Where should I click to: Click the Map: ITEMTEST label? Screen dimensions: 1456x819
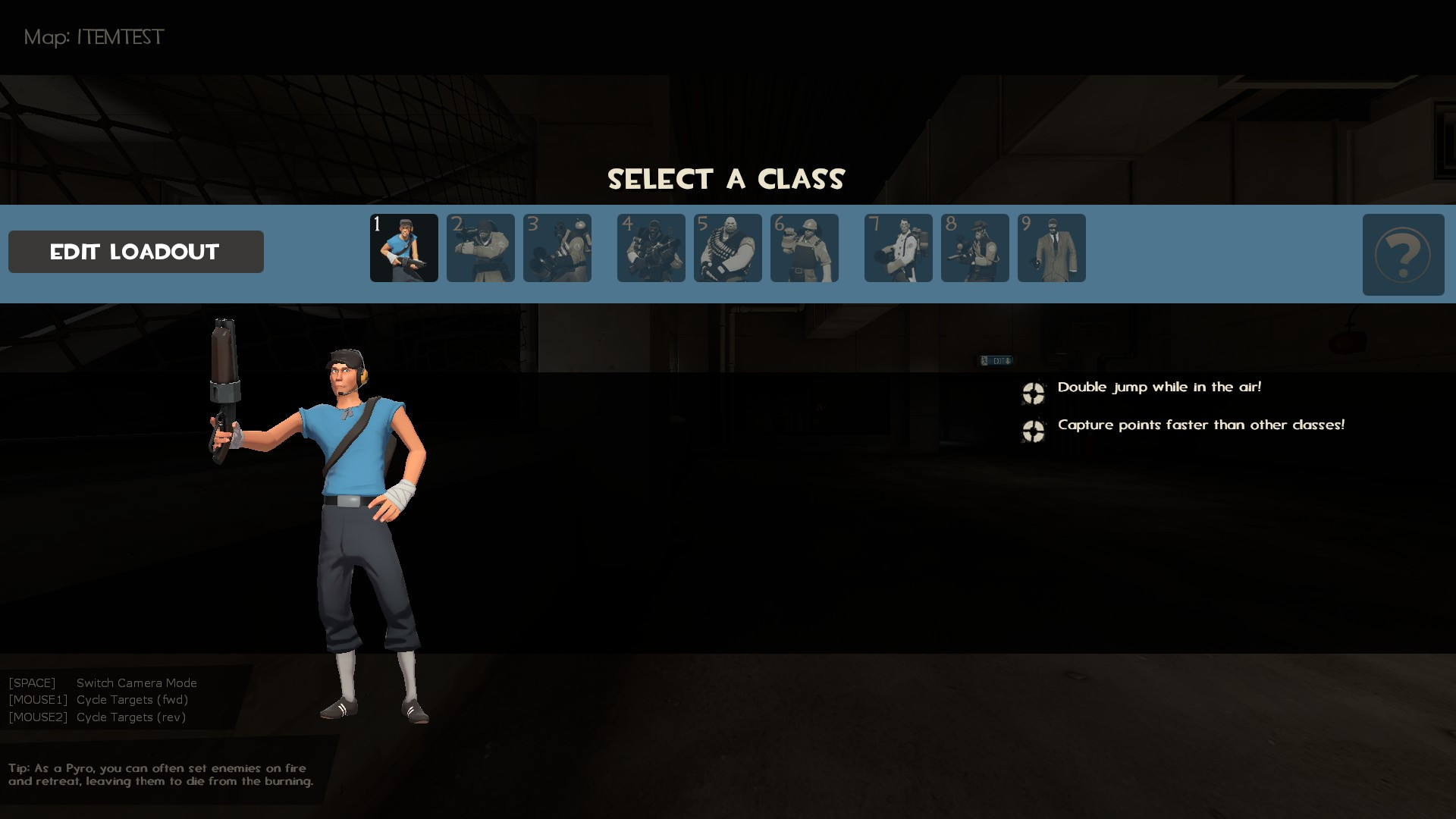pos(93,37)
